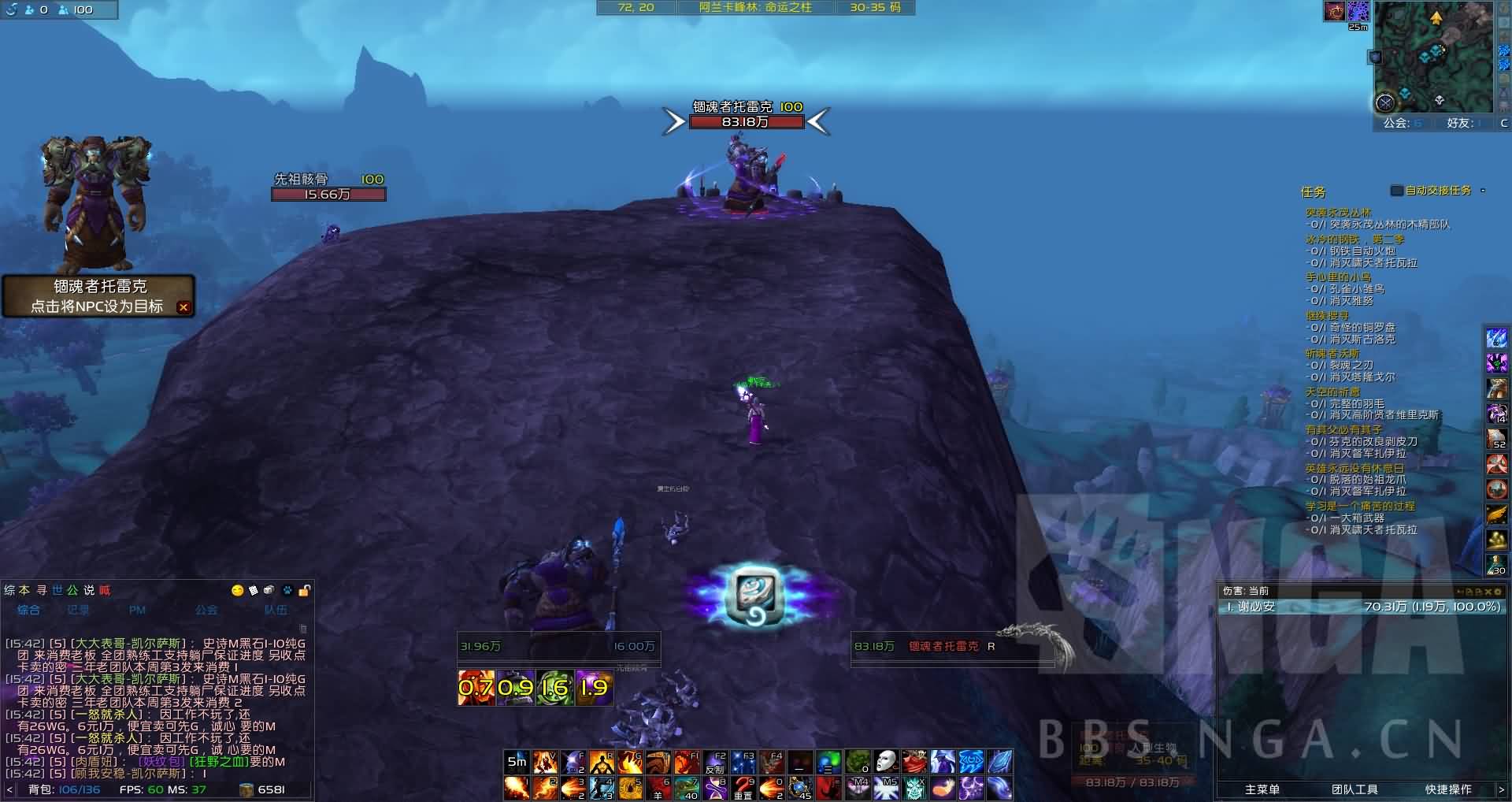This screenshot has height=802, width=1512.
Task: Select the 突袭永茂丛林 quest in tracker
Action: tap(1338, 213)
